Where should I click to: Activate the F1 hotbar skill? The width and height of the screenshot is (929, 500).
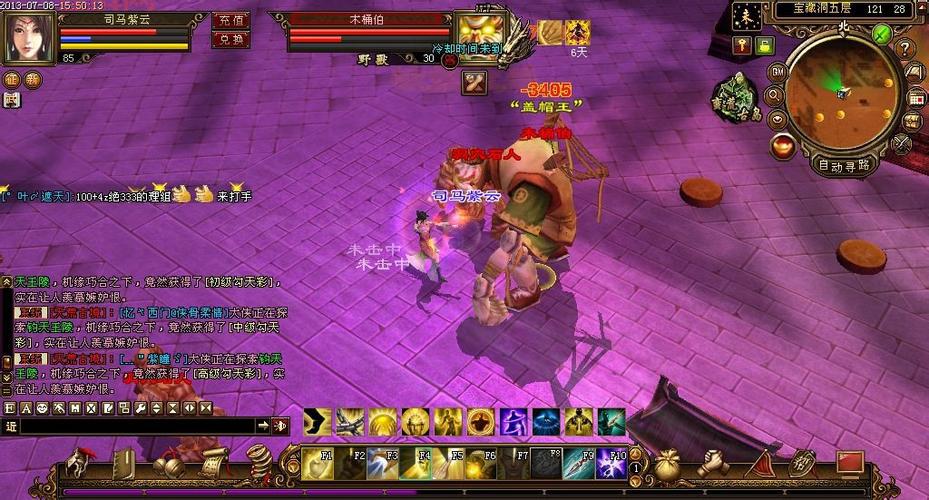pos(318,463)
